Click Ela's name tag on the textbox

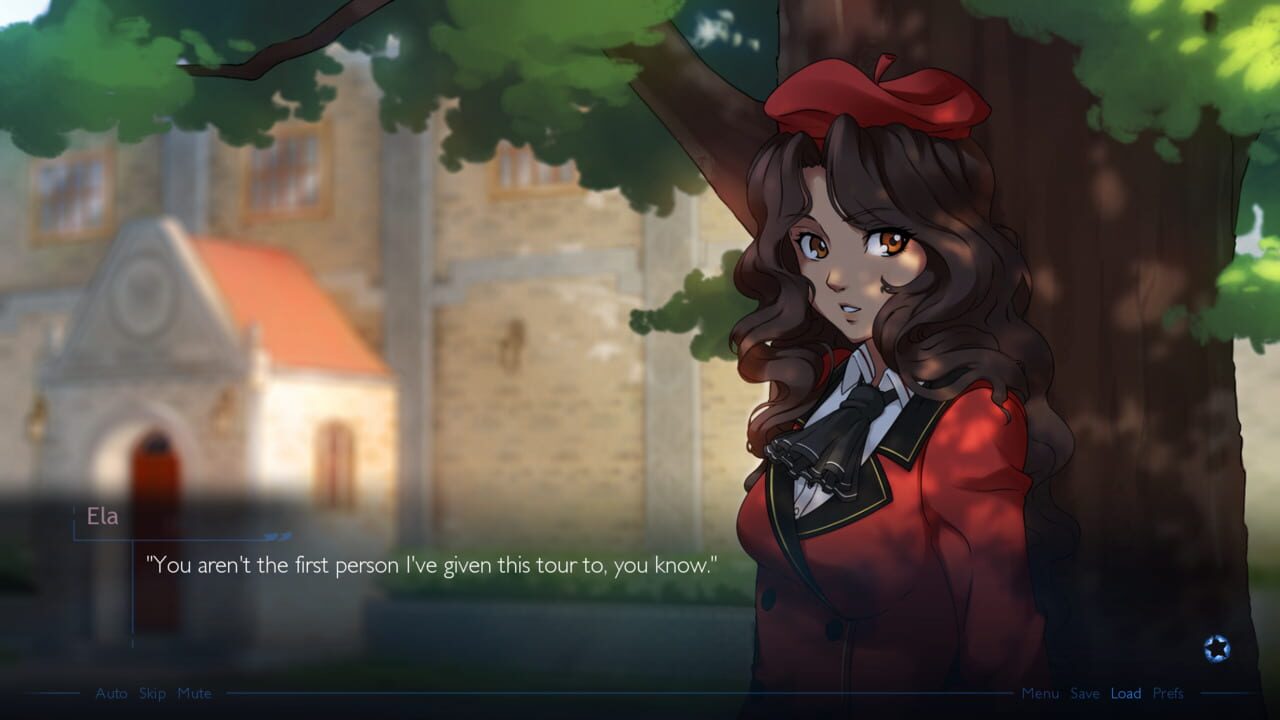pyautogui.click(x=106, y=516)
